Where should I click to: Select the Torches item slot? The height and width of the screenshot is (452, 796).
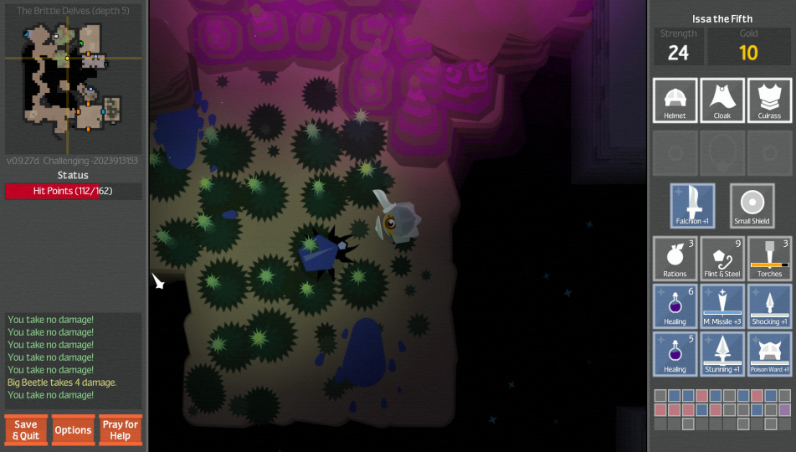[x=770, y=258]
